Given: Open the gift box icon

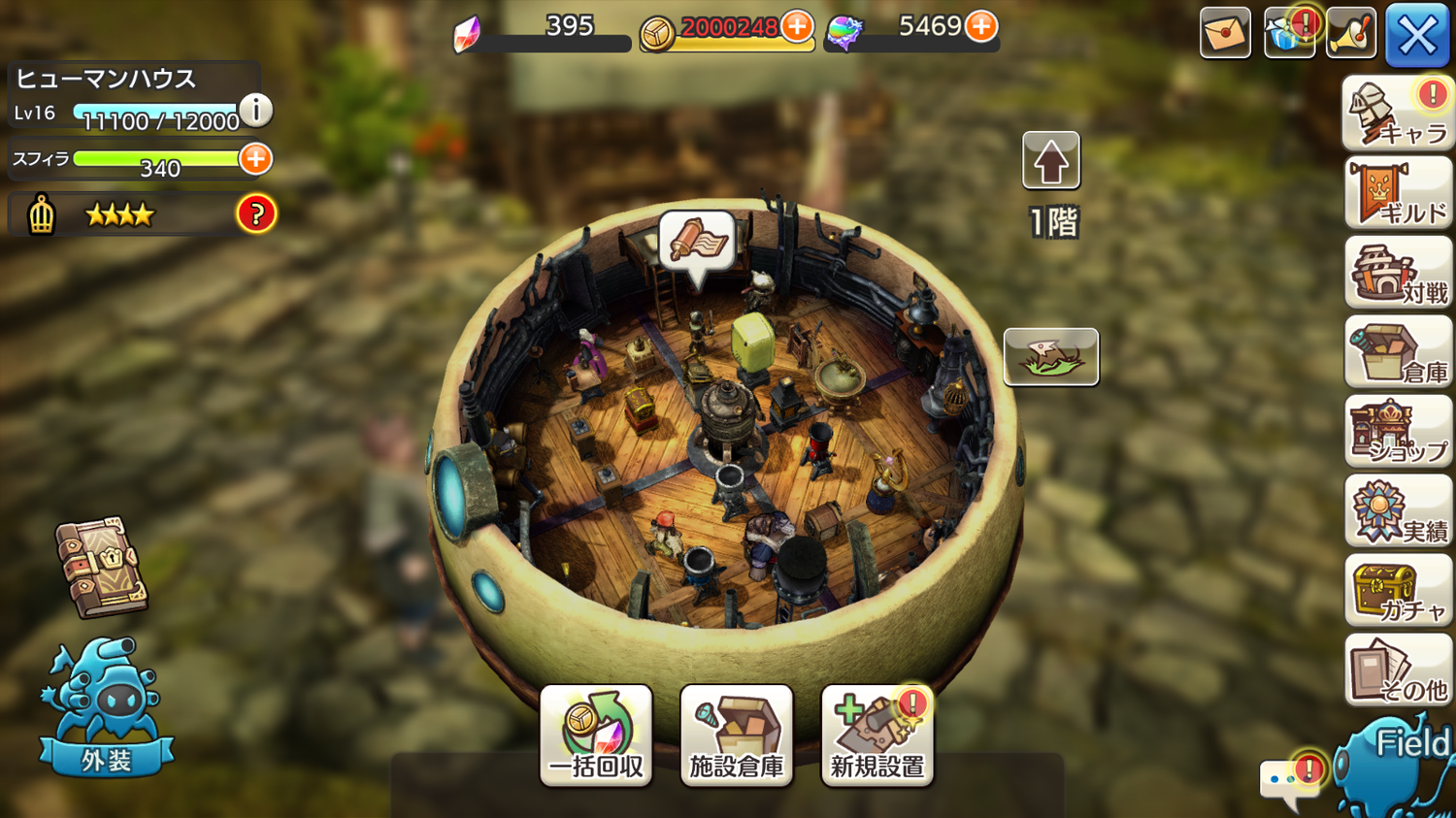Looking at the screenshot, I should point(1286,34).
